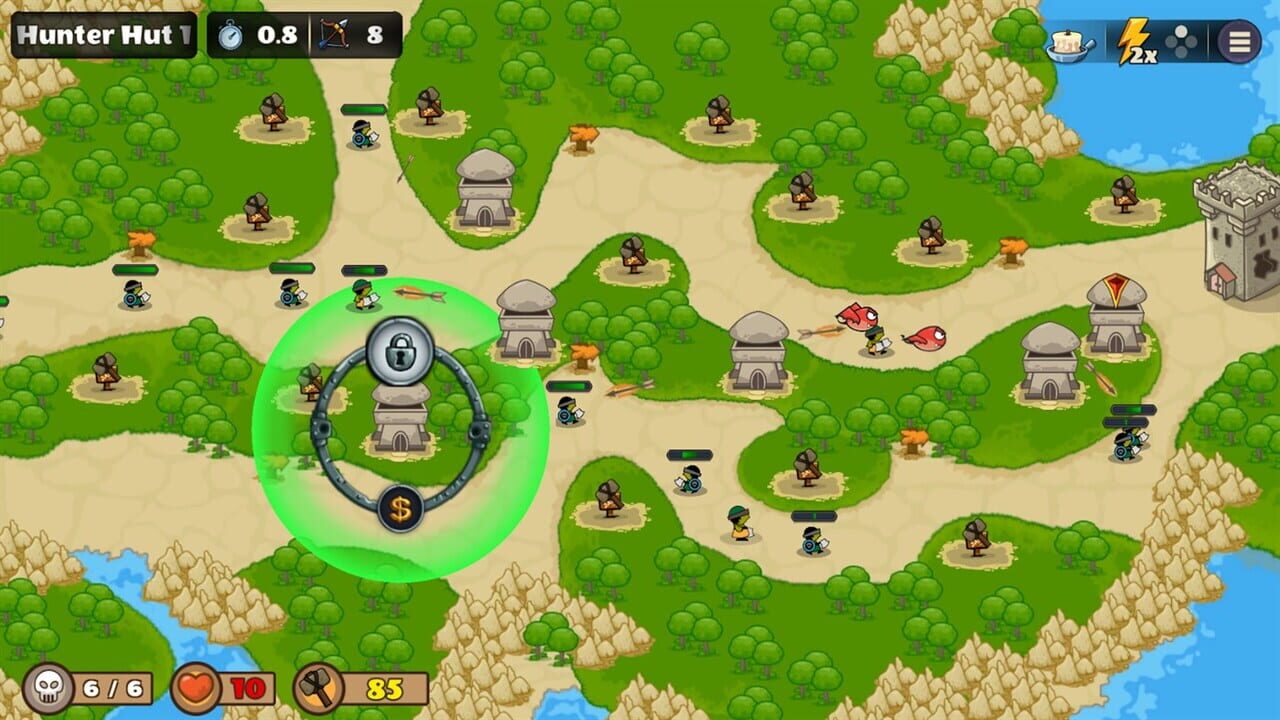
Task: Click a soldier's green health bar
Action: [365, 269]
